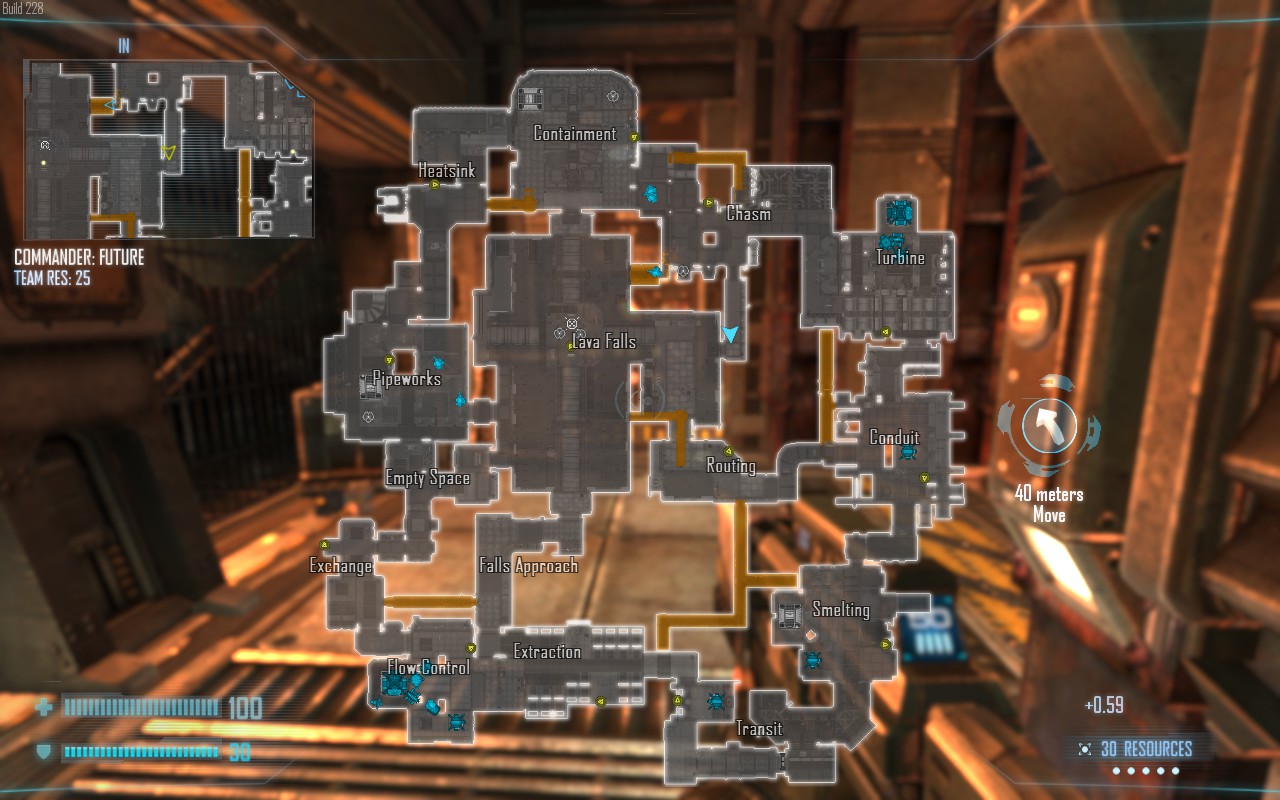Choose the Heatsink location label
1280x800 pixels.
point(446,171)
